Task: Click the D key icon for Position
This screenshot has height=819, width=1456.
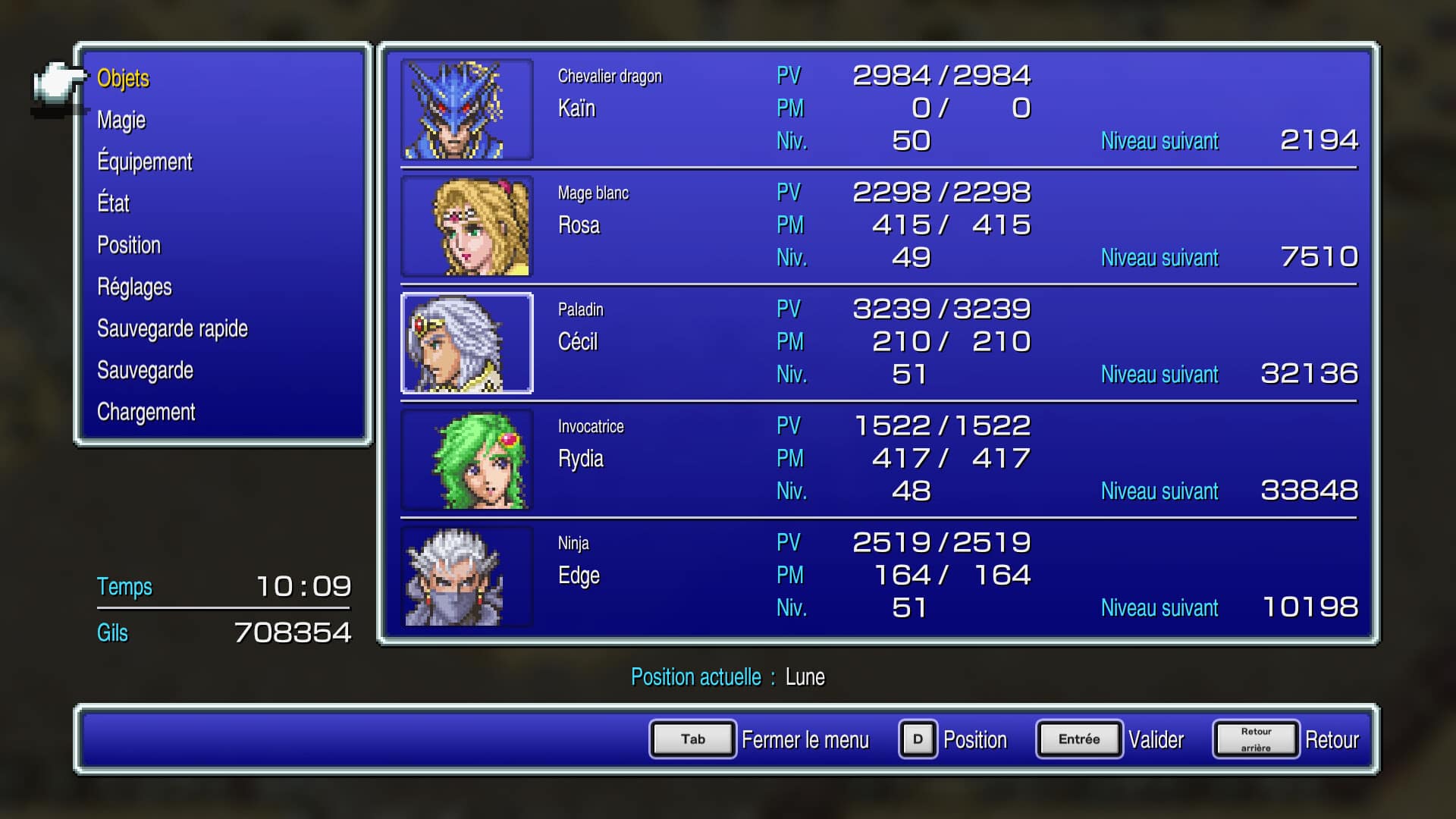Action: click(x=918, y=739)
